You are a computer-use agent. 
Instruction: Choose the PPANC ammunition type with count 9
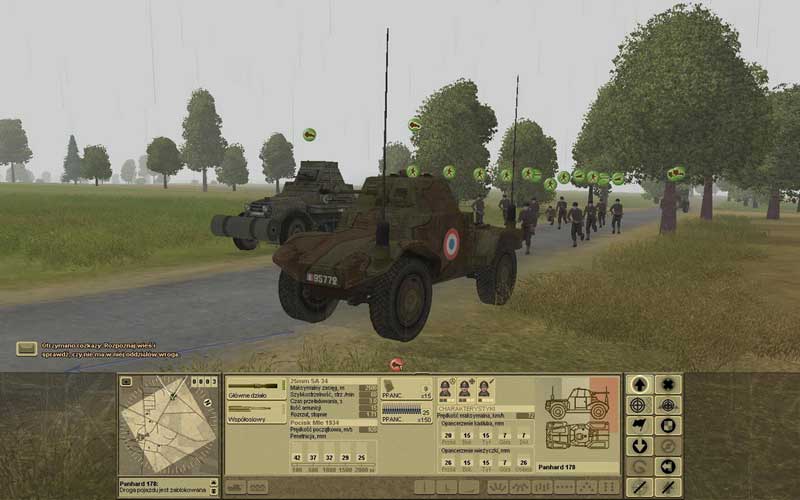tap(407, 389)
